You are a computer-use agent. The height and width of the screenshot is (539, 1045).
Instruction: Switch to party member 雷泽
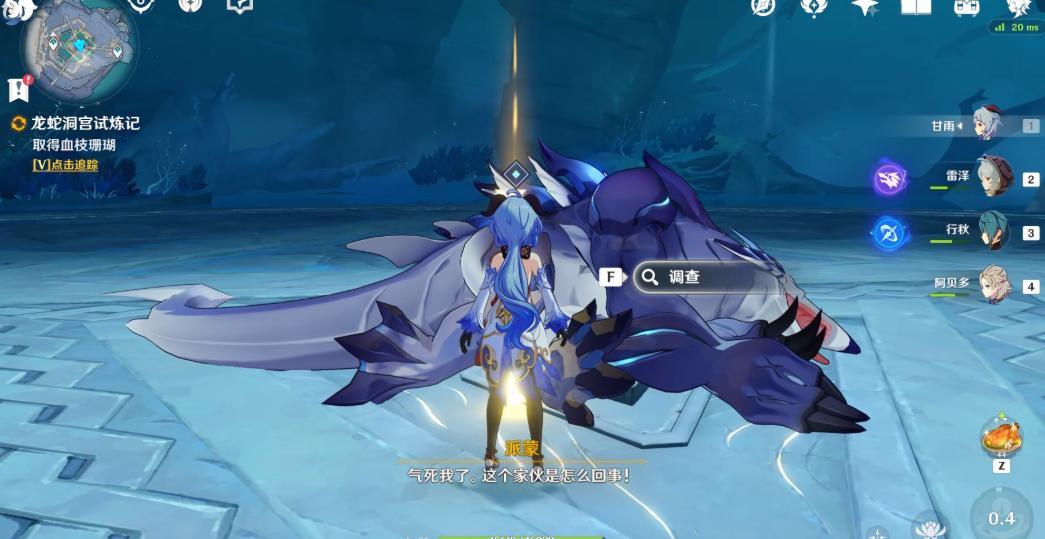tap(994, 177)
